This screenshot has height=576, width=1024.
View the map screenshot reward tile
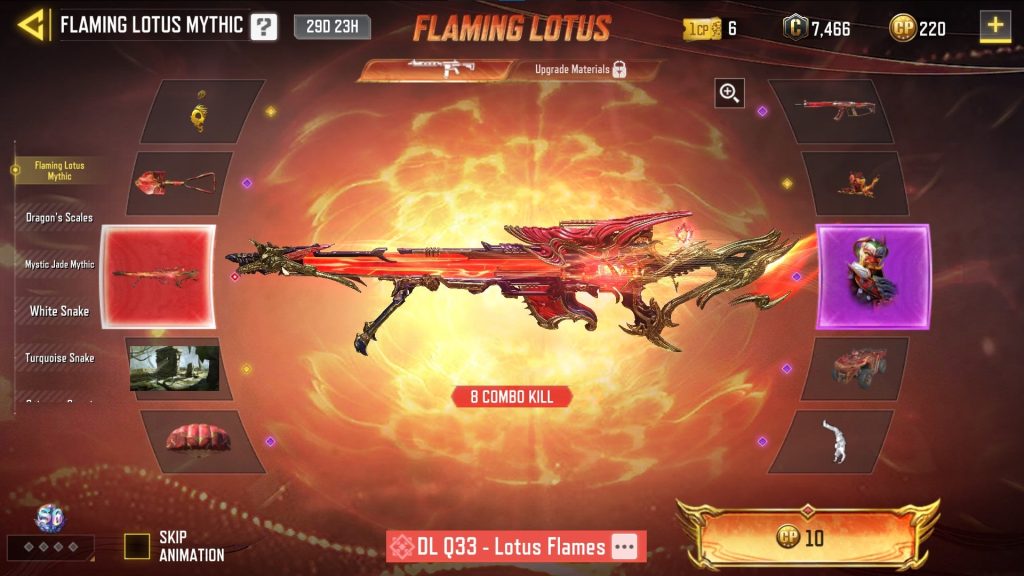175,368
